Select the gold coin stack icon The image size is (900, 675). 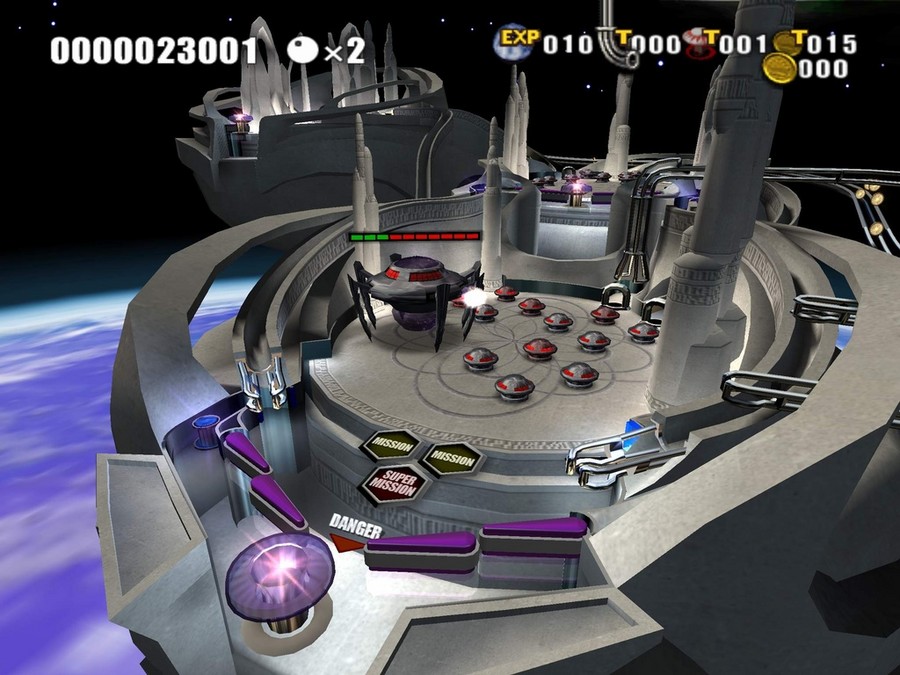pos(779,68)
